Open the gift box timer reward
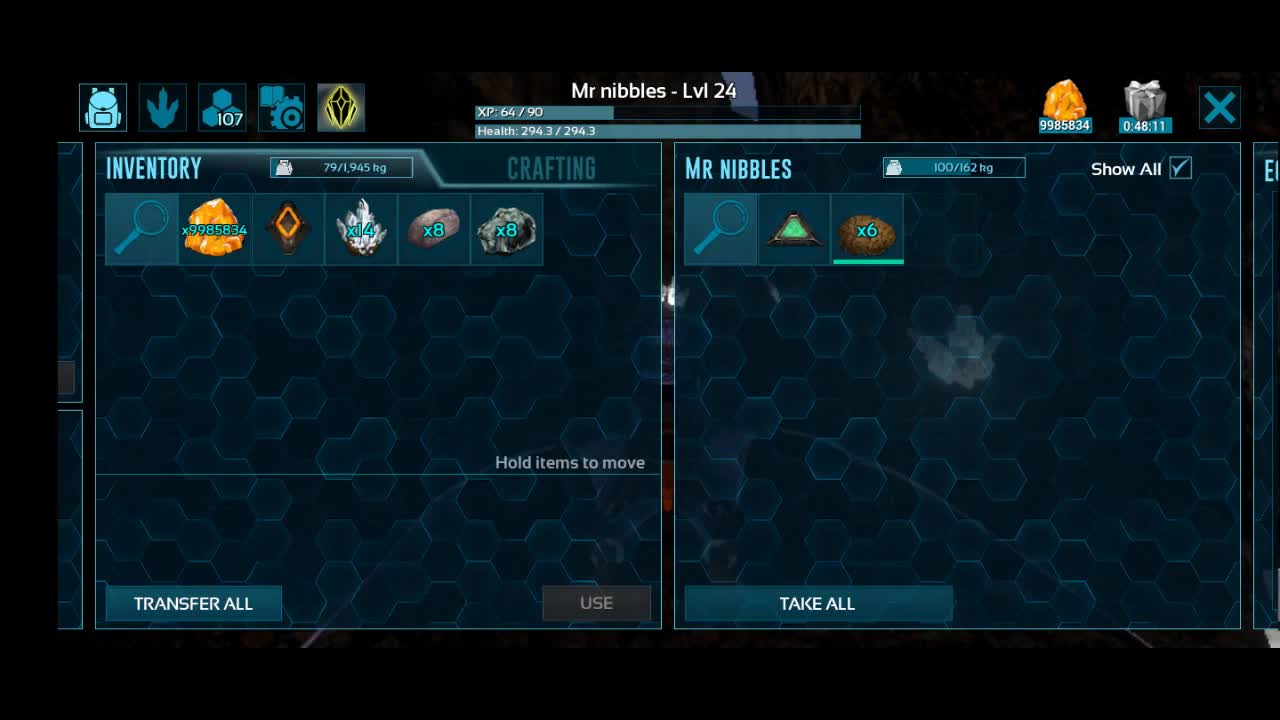The image size is (1280, 720). click(x=1145, y=107)
